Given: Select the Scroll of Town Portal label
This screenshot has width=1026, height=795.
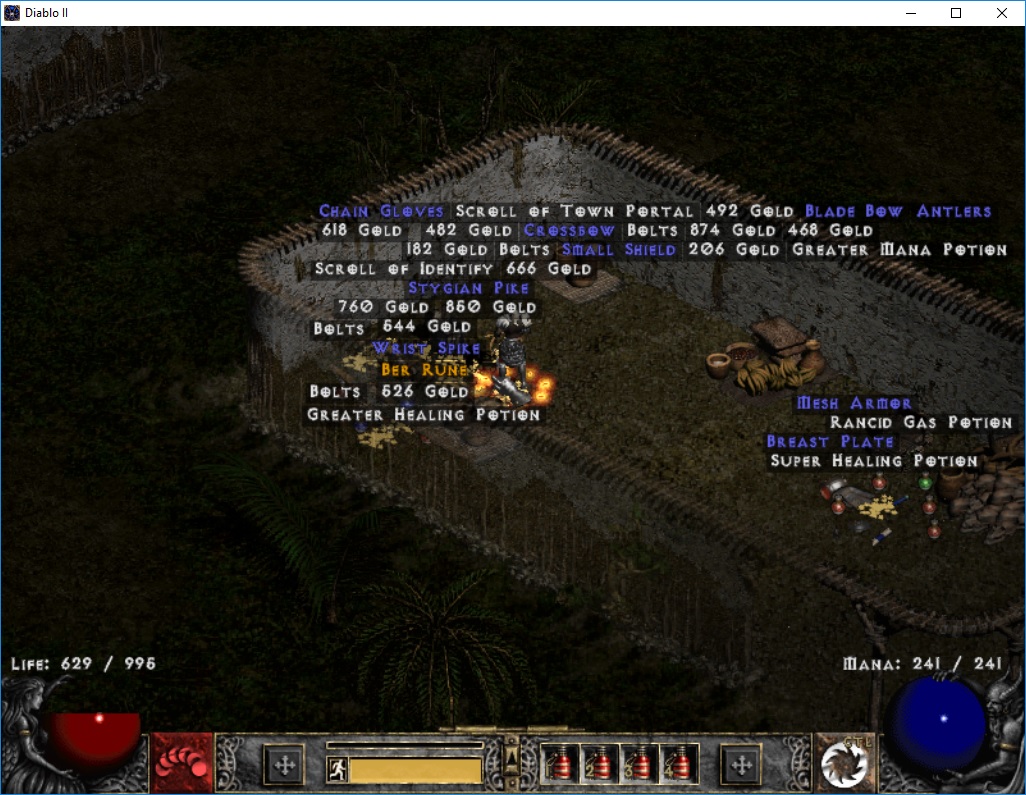Looking at the screenshot, I should pyautogui.click(x=574, y=211).
